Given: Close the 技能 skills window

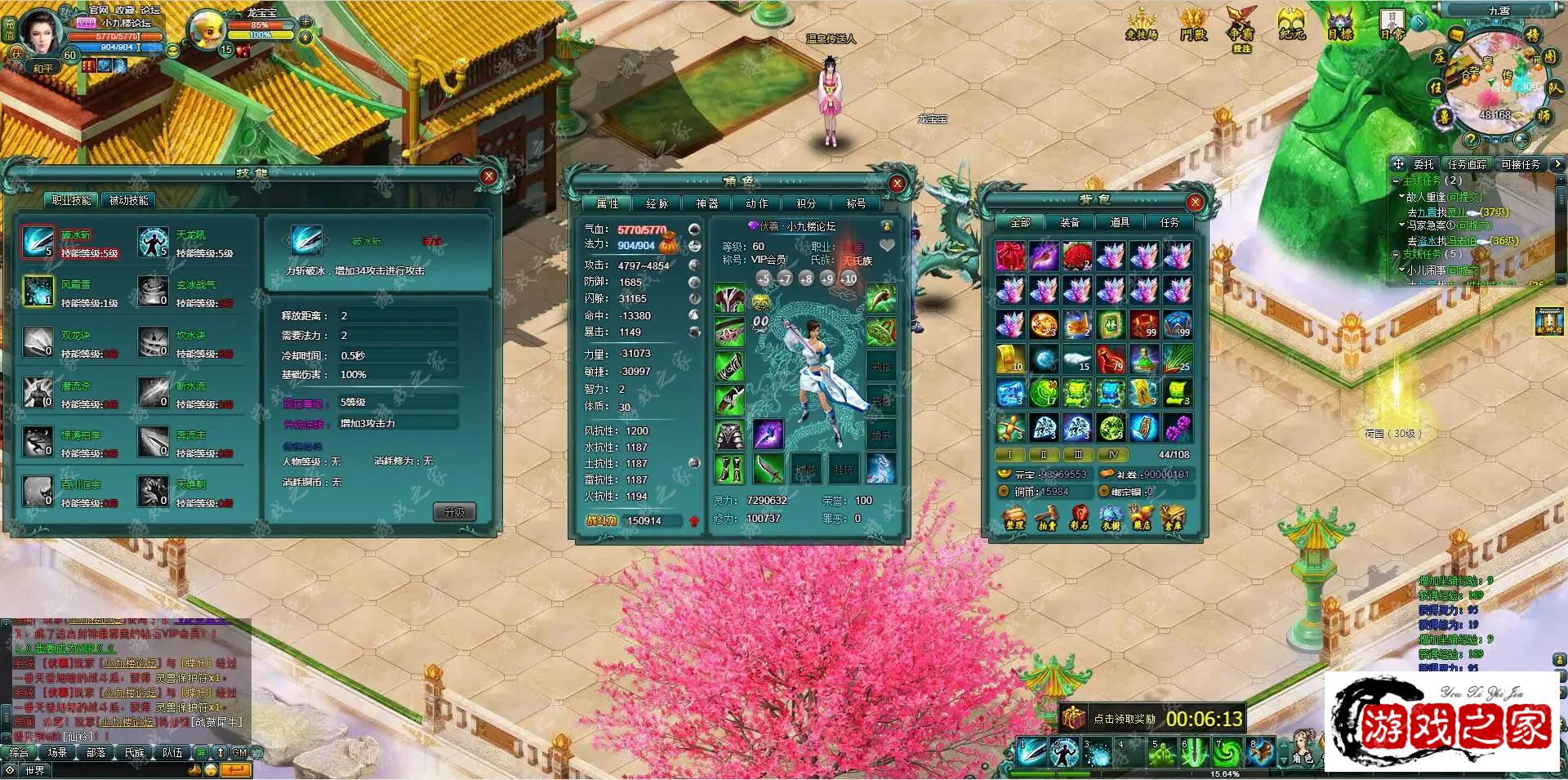Looking at the screenshot, I should [x=488, y=176].
